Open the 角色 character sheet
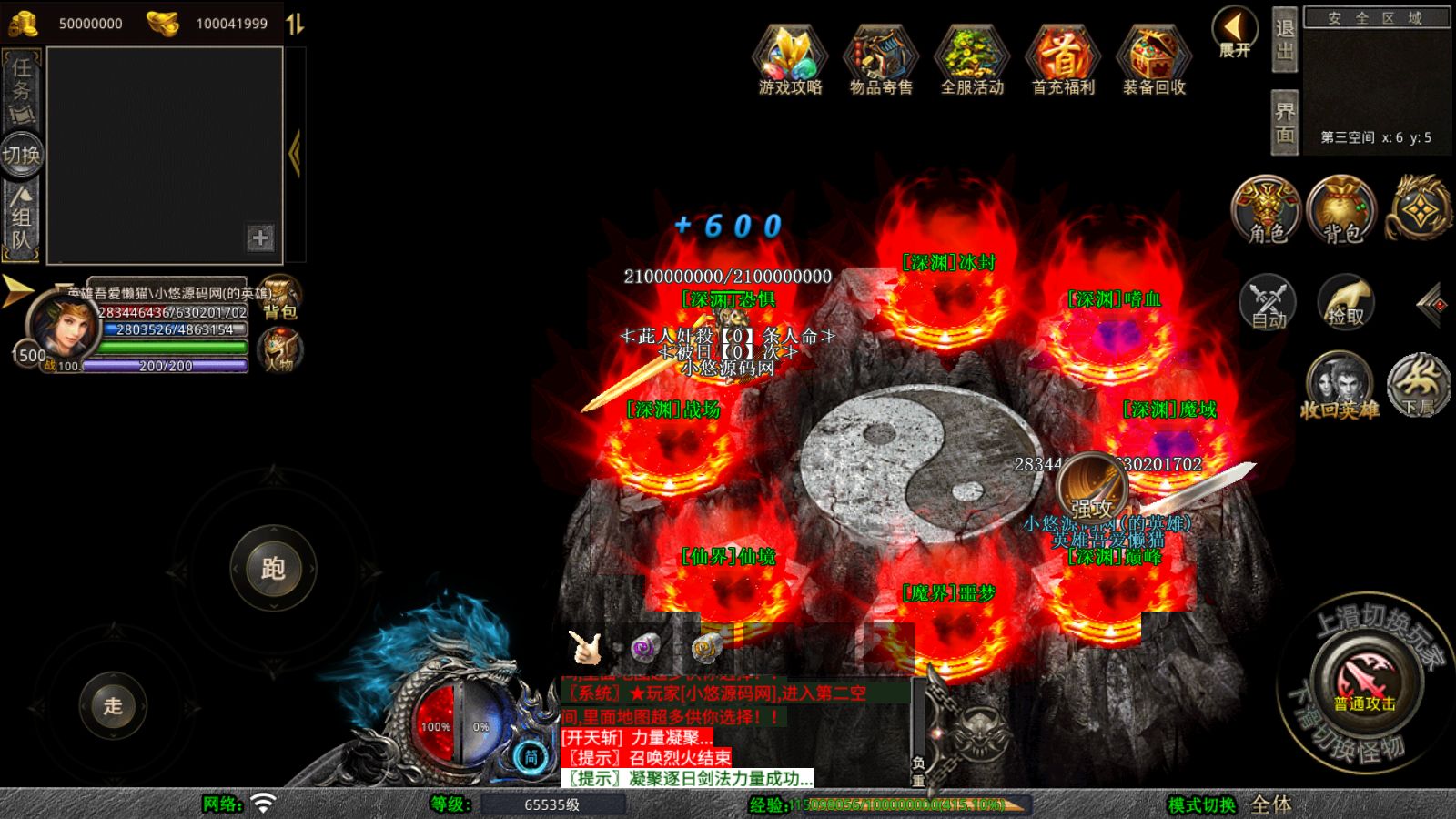The height and width of the screenshot is (819, 1456). click(1267, 211)
